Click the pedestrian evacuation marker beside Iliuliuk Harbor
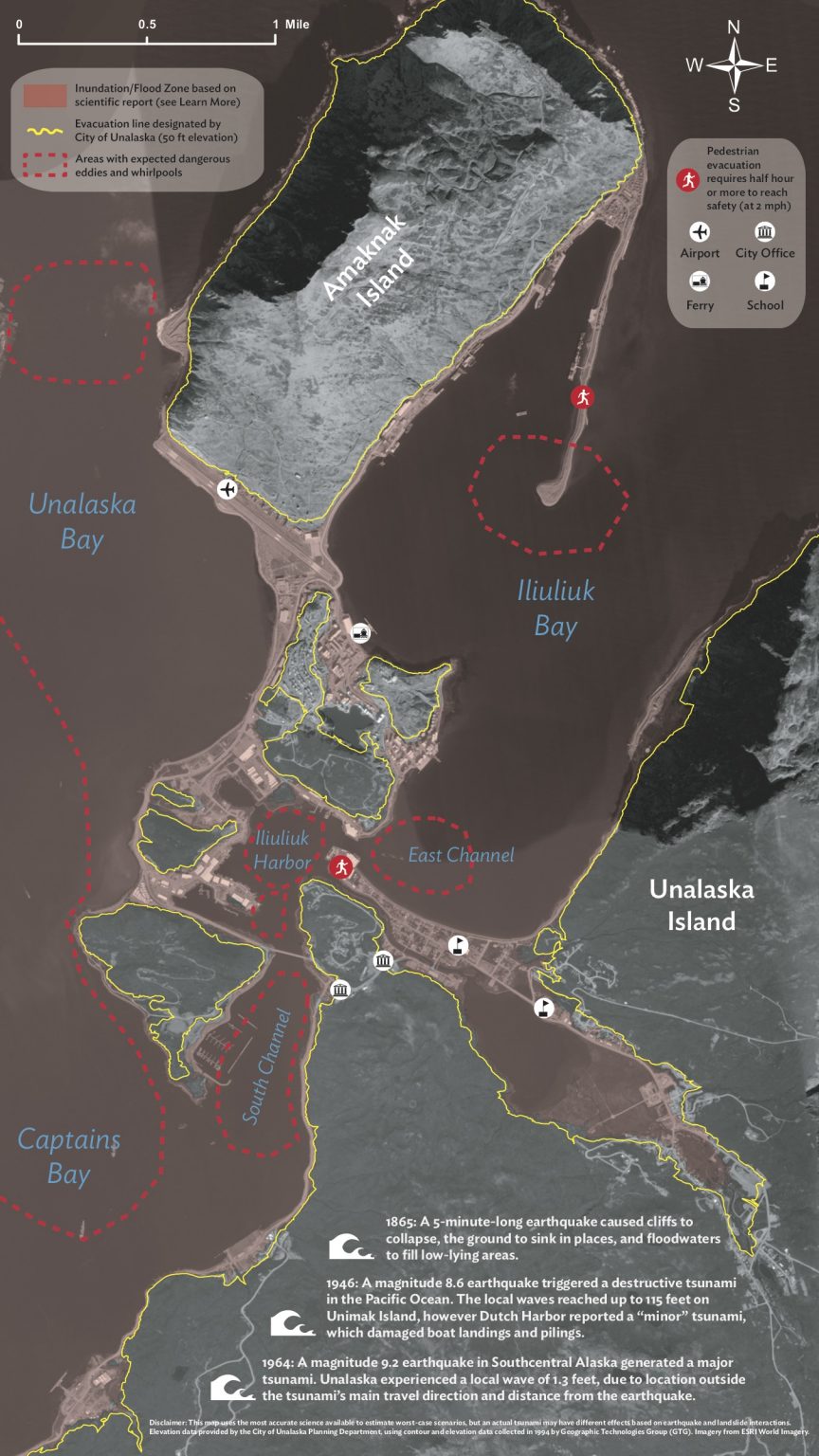Viewport: 819px width, 1456px height. pos(341,866)
